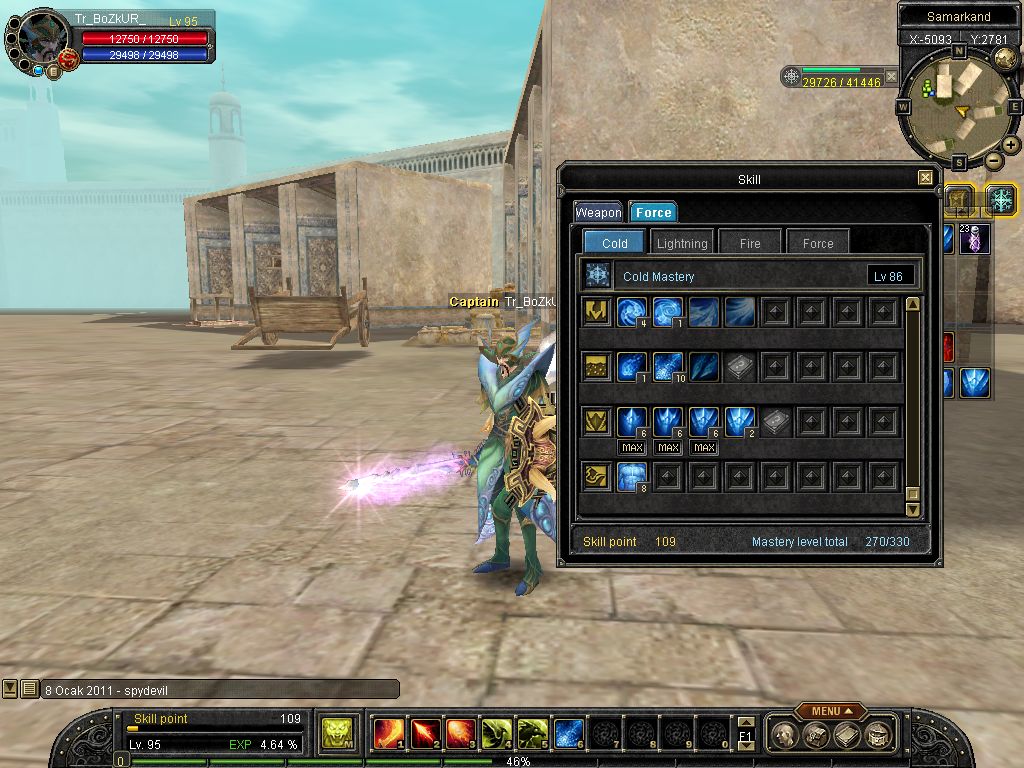Select the Lightning mastery tab
Viewport: 1024px width, 768px height.
pyautogui.click(x=682, y=243)
